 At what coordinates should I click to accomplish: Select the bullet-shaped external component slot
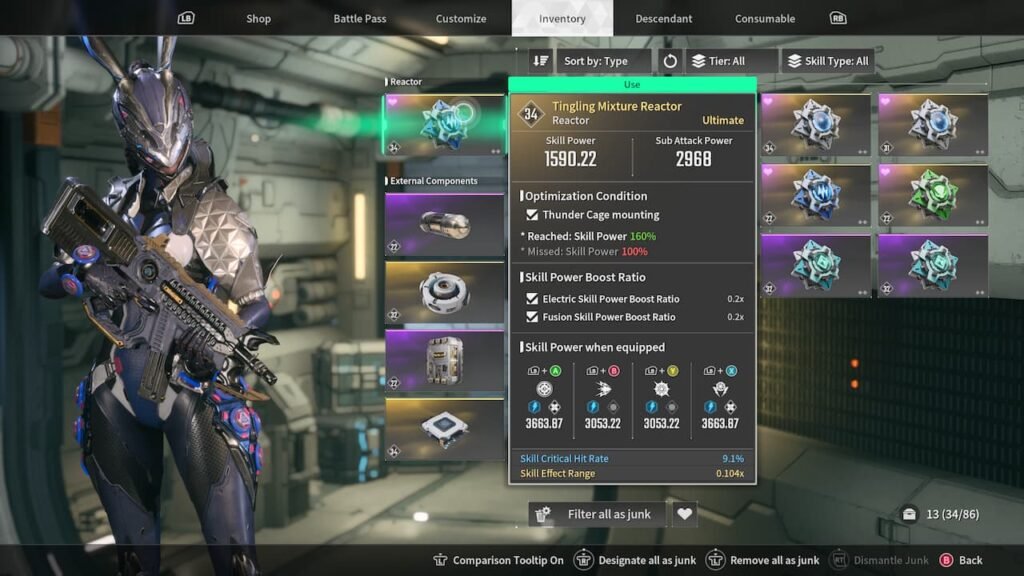click(445, 224)
